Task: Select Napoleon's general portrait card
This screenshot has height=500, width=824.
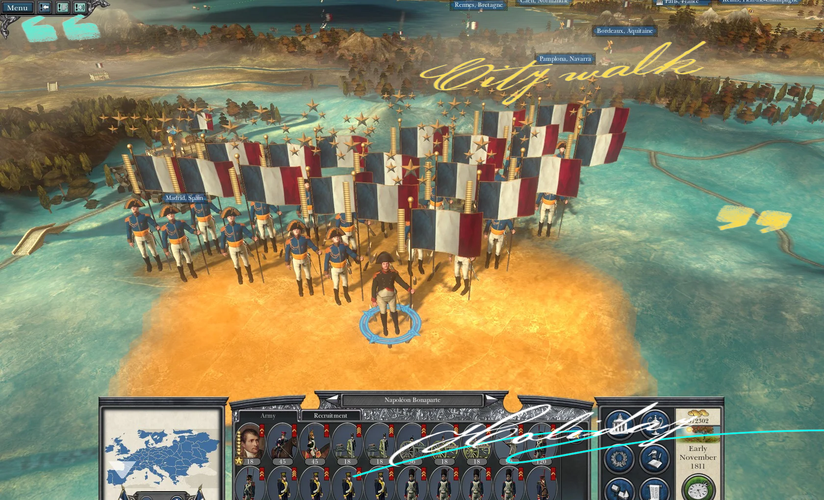Action: [250, 441]
